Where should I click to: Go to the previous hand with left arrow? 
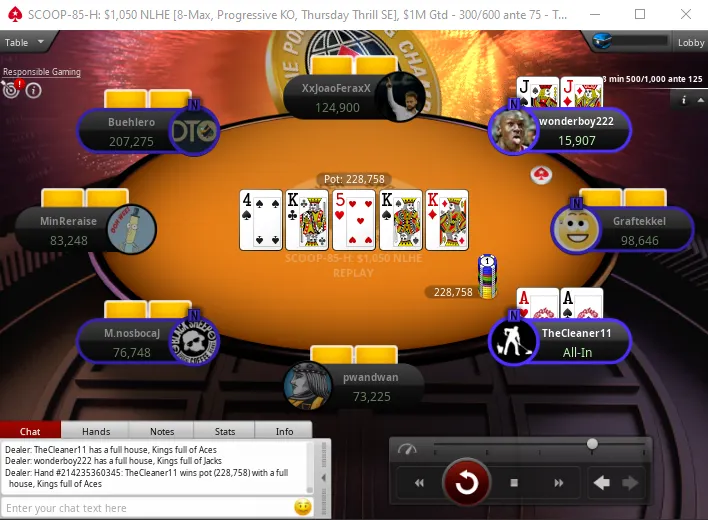click(602, 483)
